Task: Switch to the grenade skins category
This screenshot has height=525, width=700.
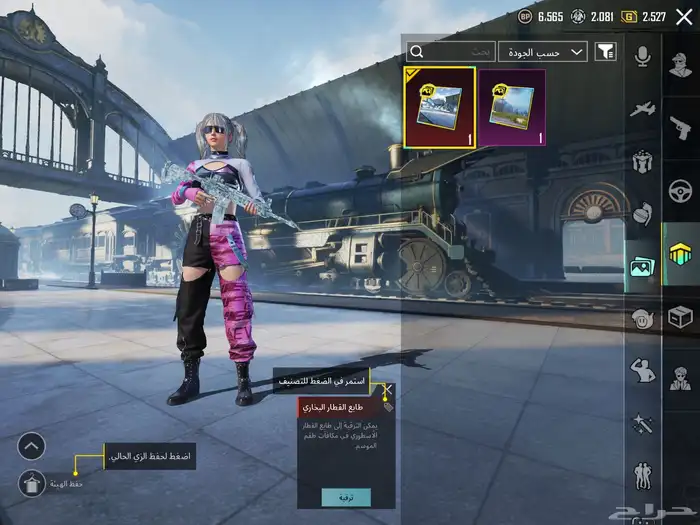Action: [643, 213]
